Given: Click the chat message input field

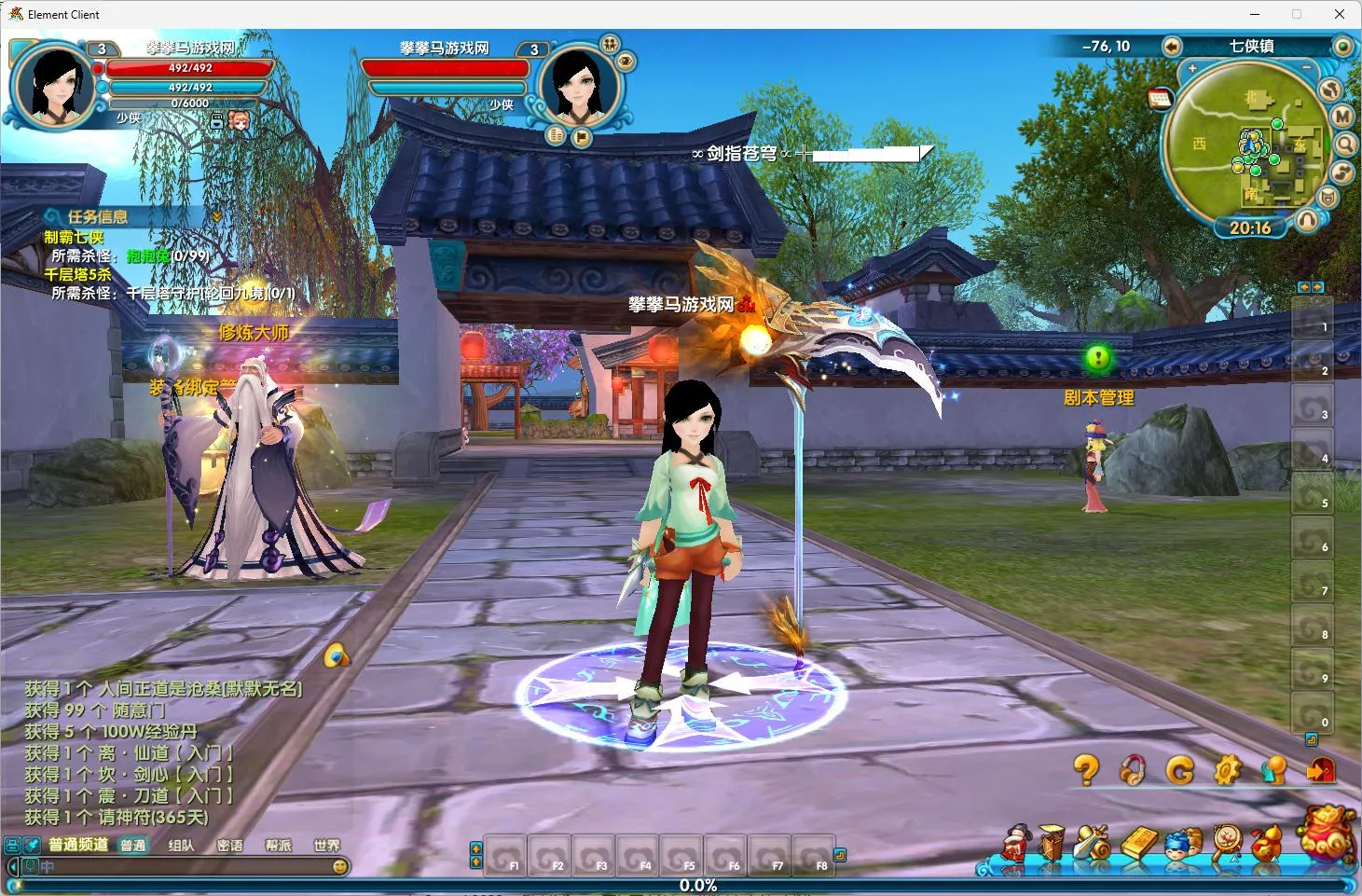Looking at the screenshot, I should (x=186, y=866).
